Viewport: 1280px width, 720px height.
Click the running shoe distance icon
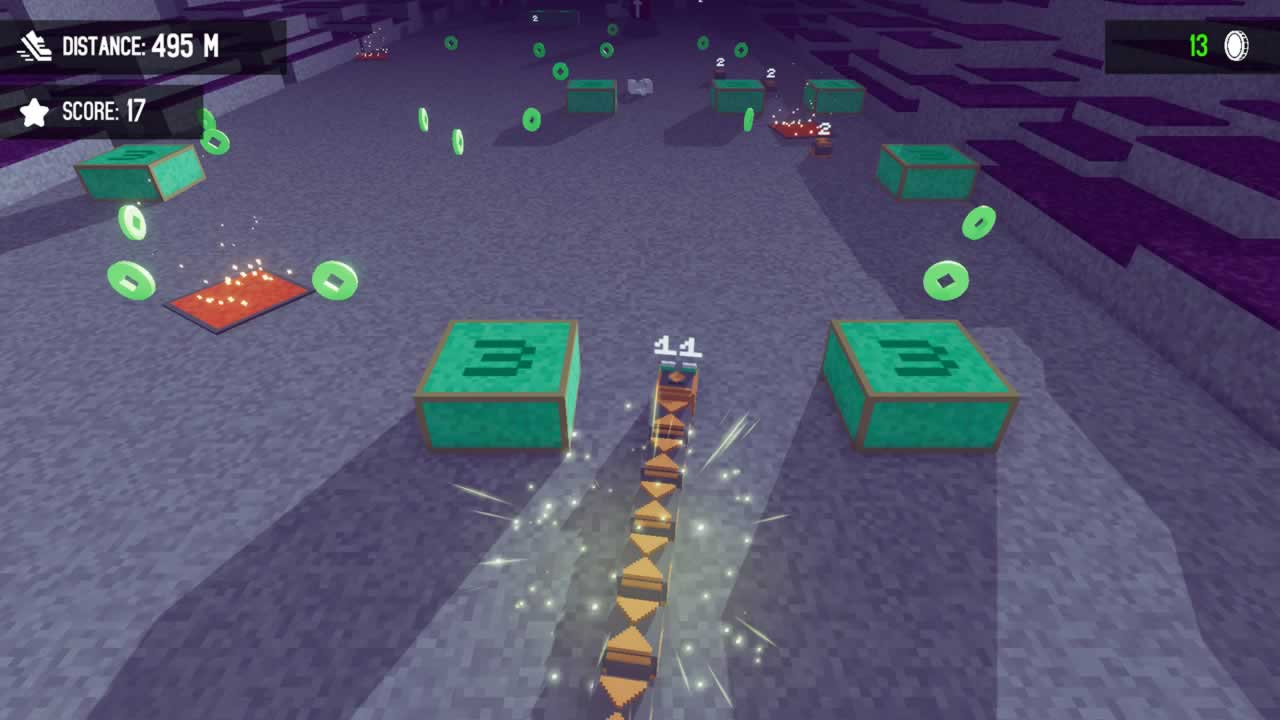(x=35, y=44)
